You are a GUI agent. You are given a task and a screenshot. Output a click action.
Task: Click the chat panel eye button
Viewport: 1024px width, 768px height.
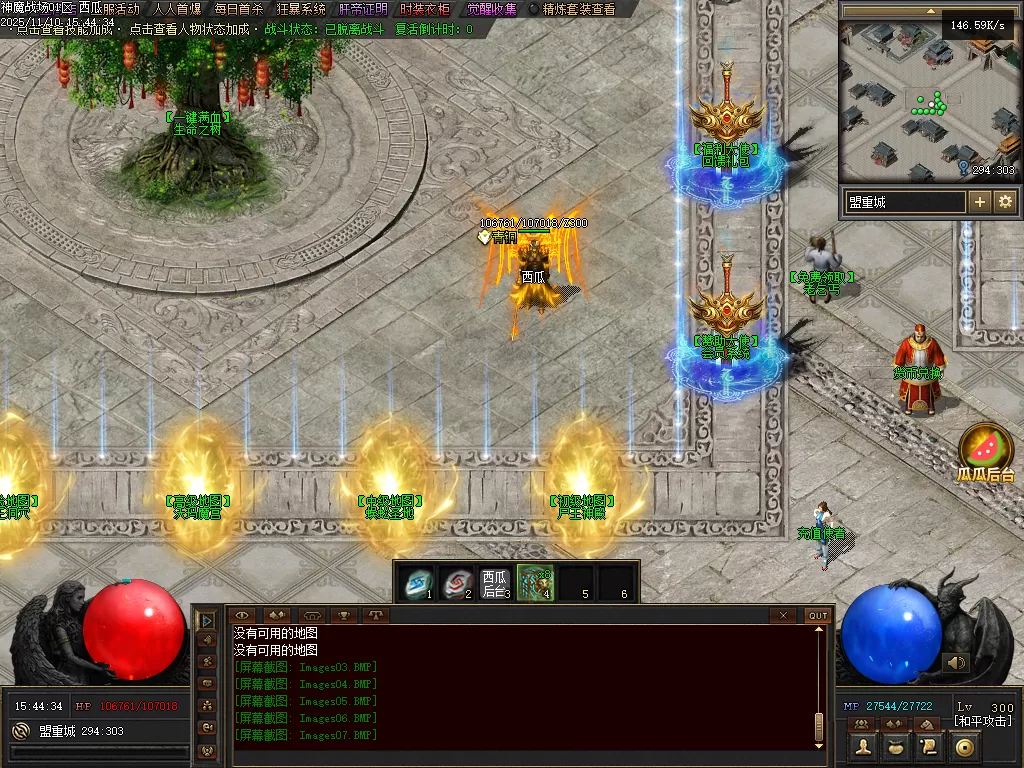pos(242,616)
